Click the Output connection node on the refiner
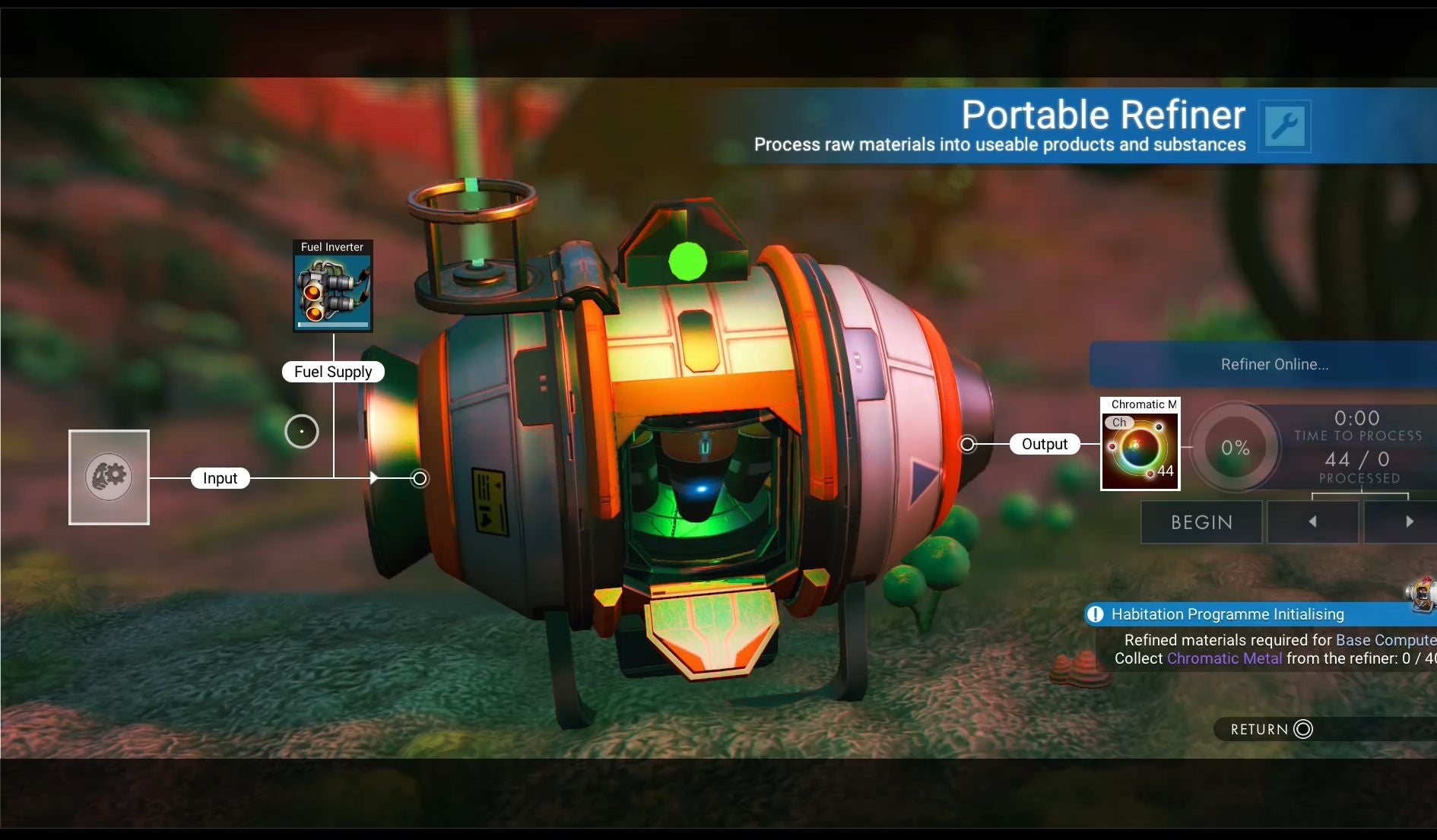The height and width of the screenshot is (840, 1437). (968, 444)
